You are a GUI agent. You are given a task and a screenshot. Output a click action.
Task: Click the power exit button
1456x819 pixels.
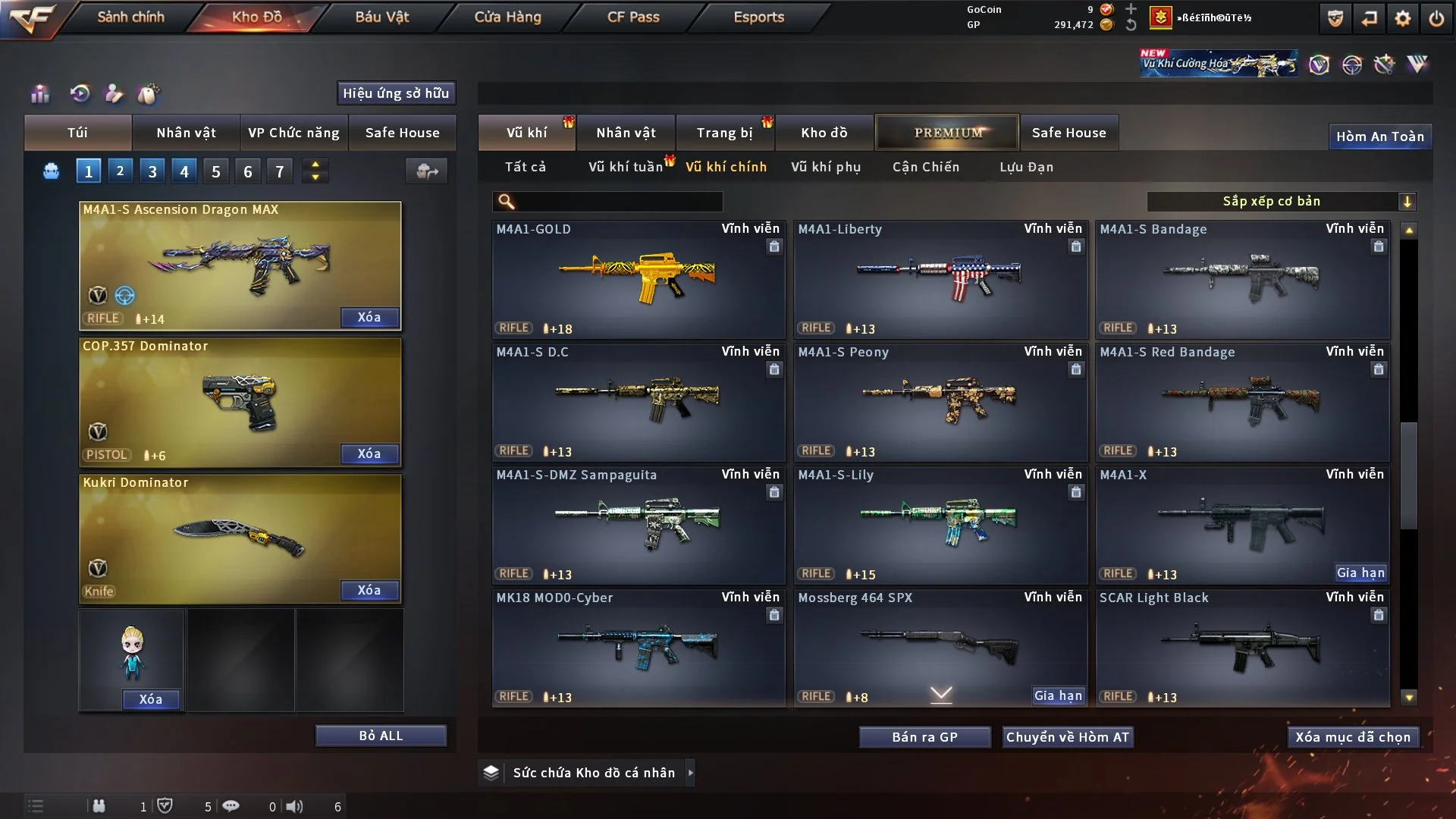1436,18
